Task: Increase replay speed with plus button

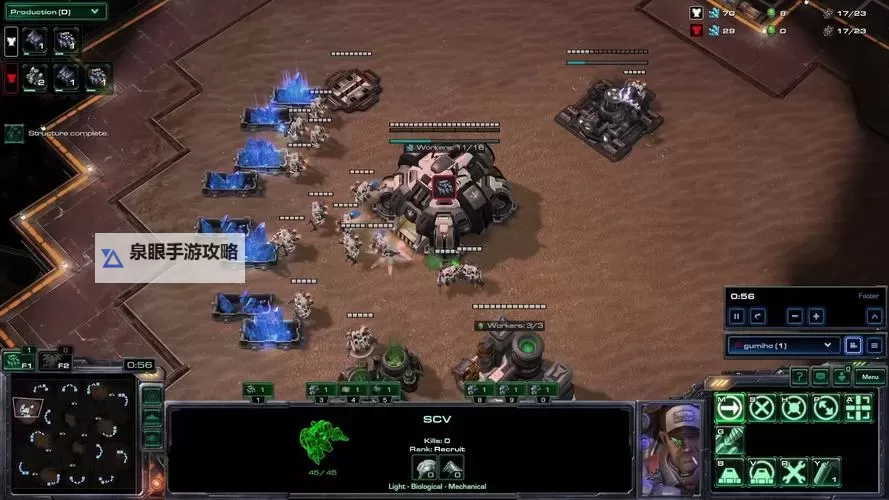Action: pos(816,316)
